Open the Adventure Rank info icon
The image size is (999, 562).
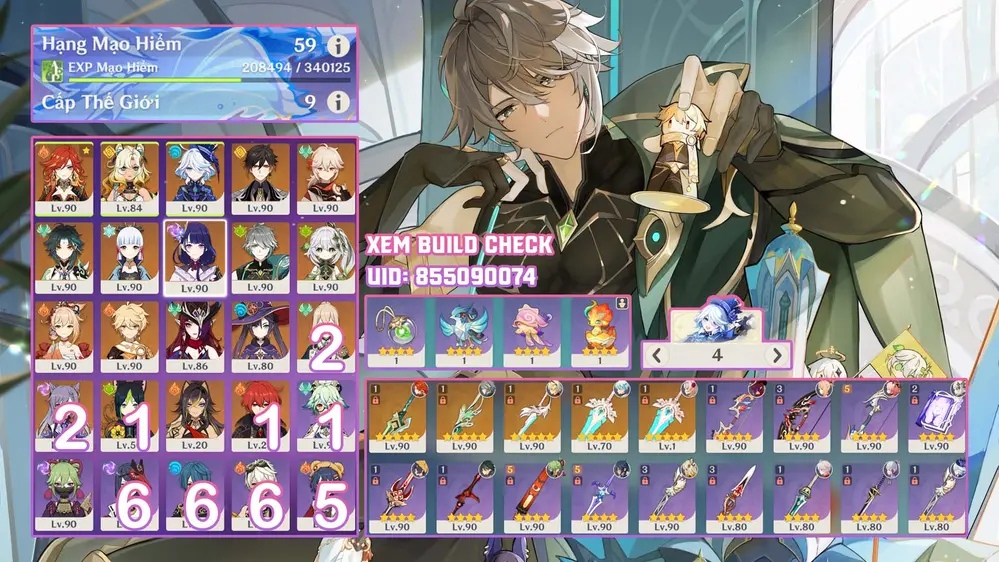[x=338, y=46]
